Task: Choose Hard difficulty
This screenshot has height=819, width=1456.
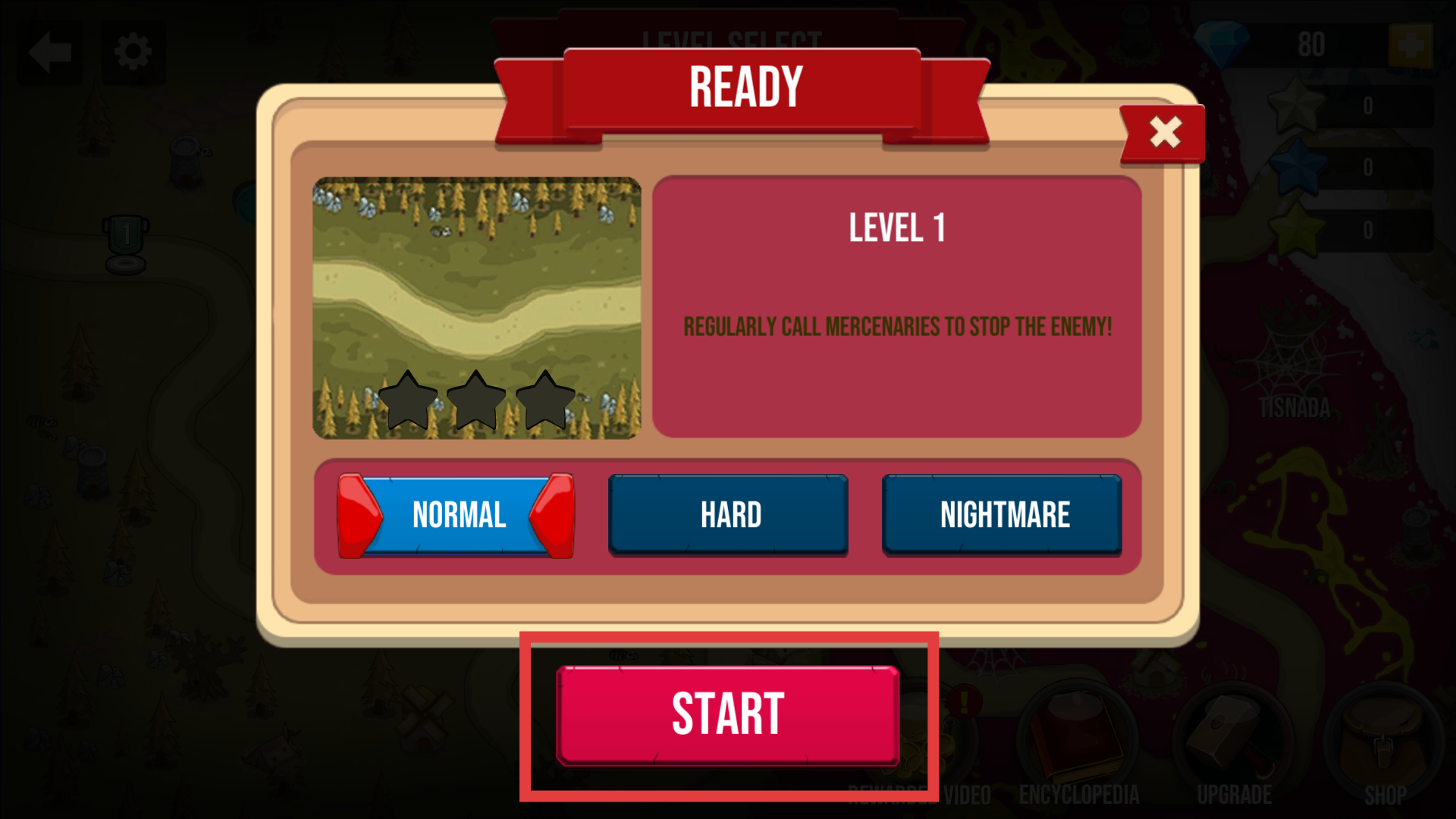Action: pyautogui.click(x=729, y=516)
